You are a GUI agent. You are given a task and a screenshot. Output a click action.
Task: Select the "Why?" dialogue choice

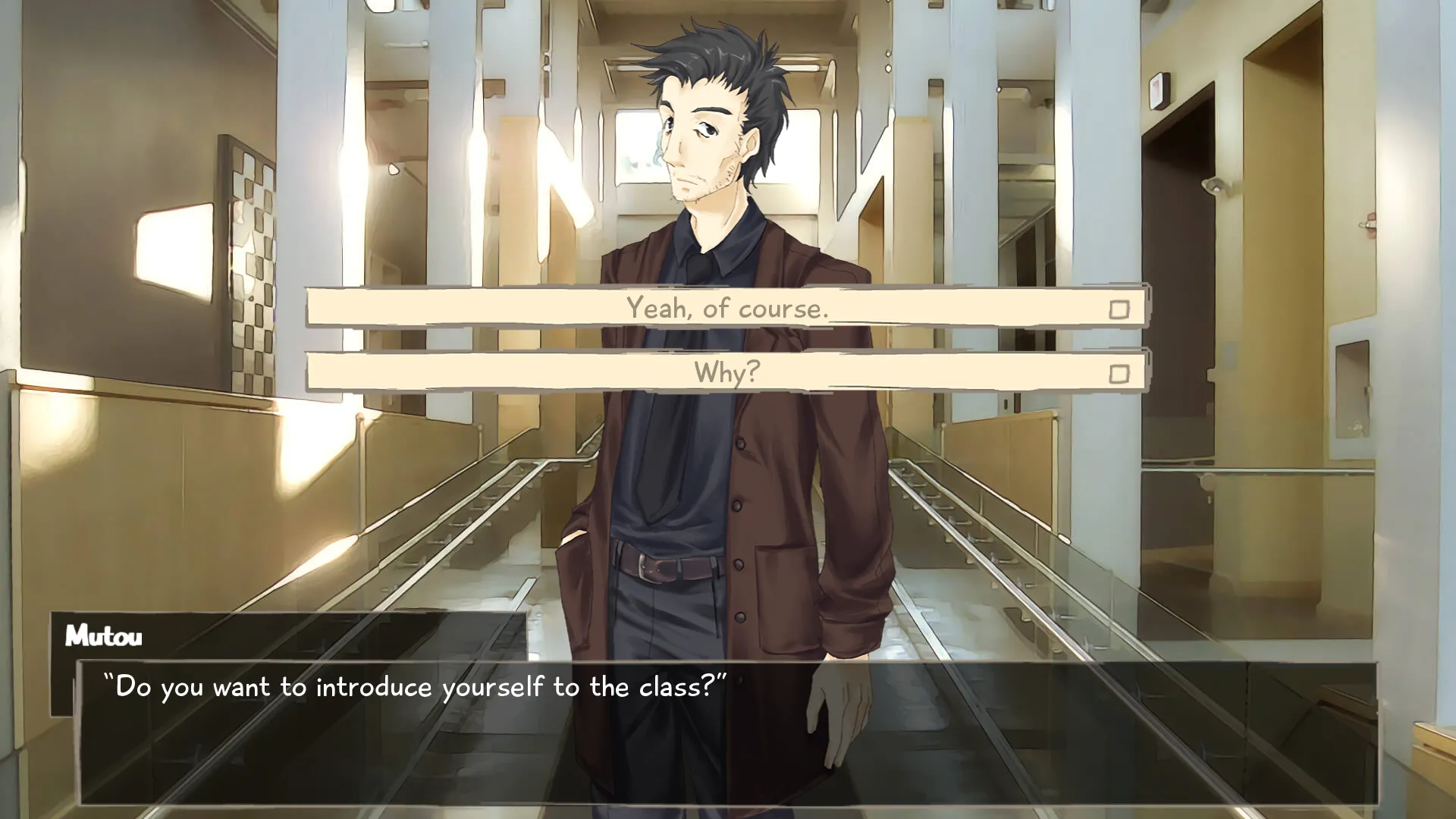(726, 372)
